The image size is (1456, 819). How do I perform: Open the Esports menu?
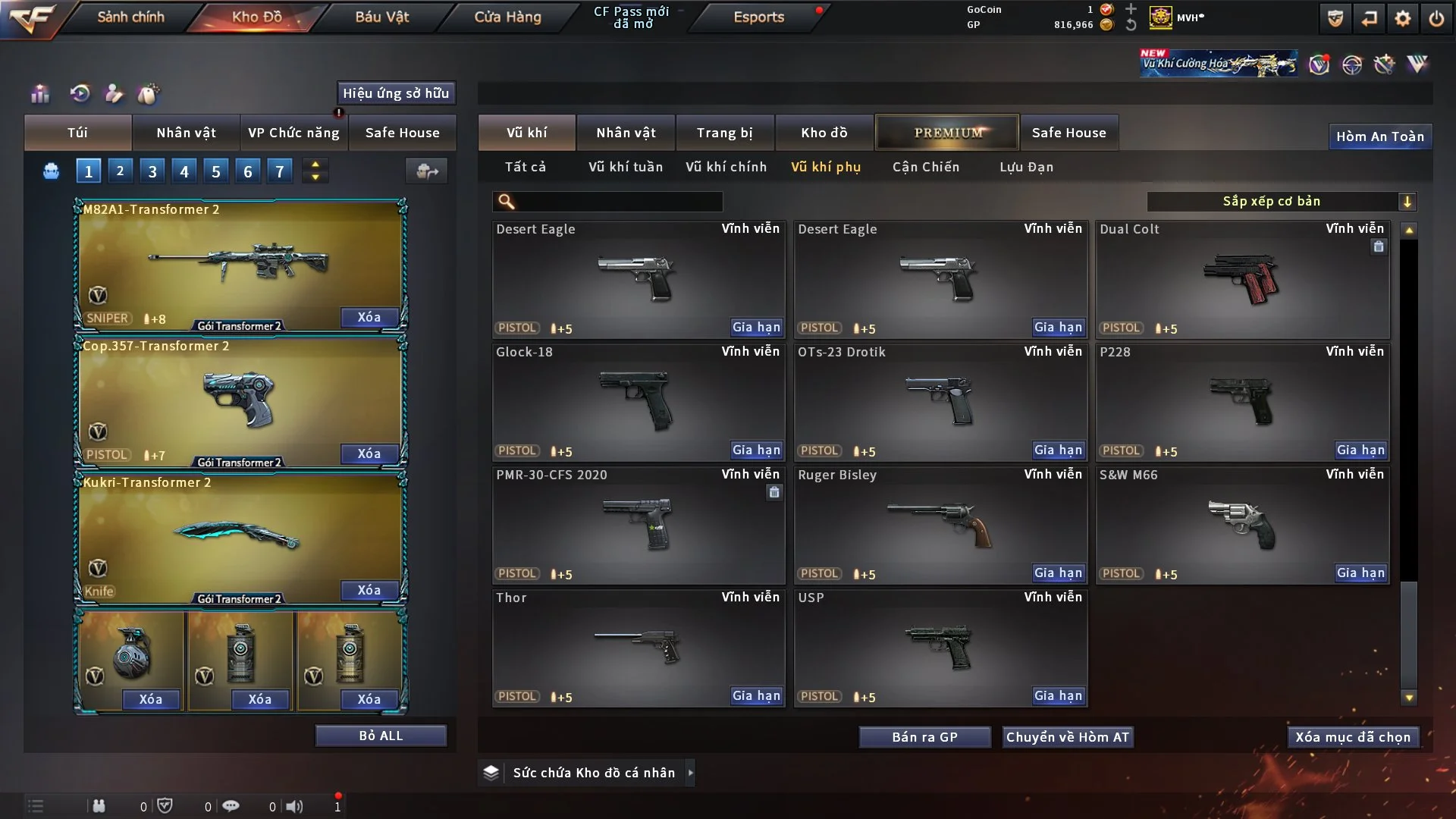(x=758, y=17)
